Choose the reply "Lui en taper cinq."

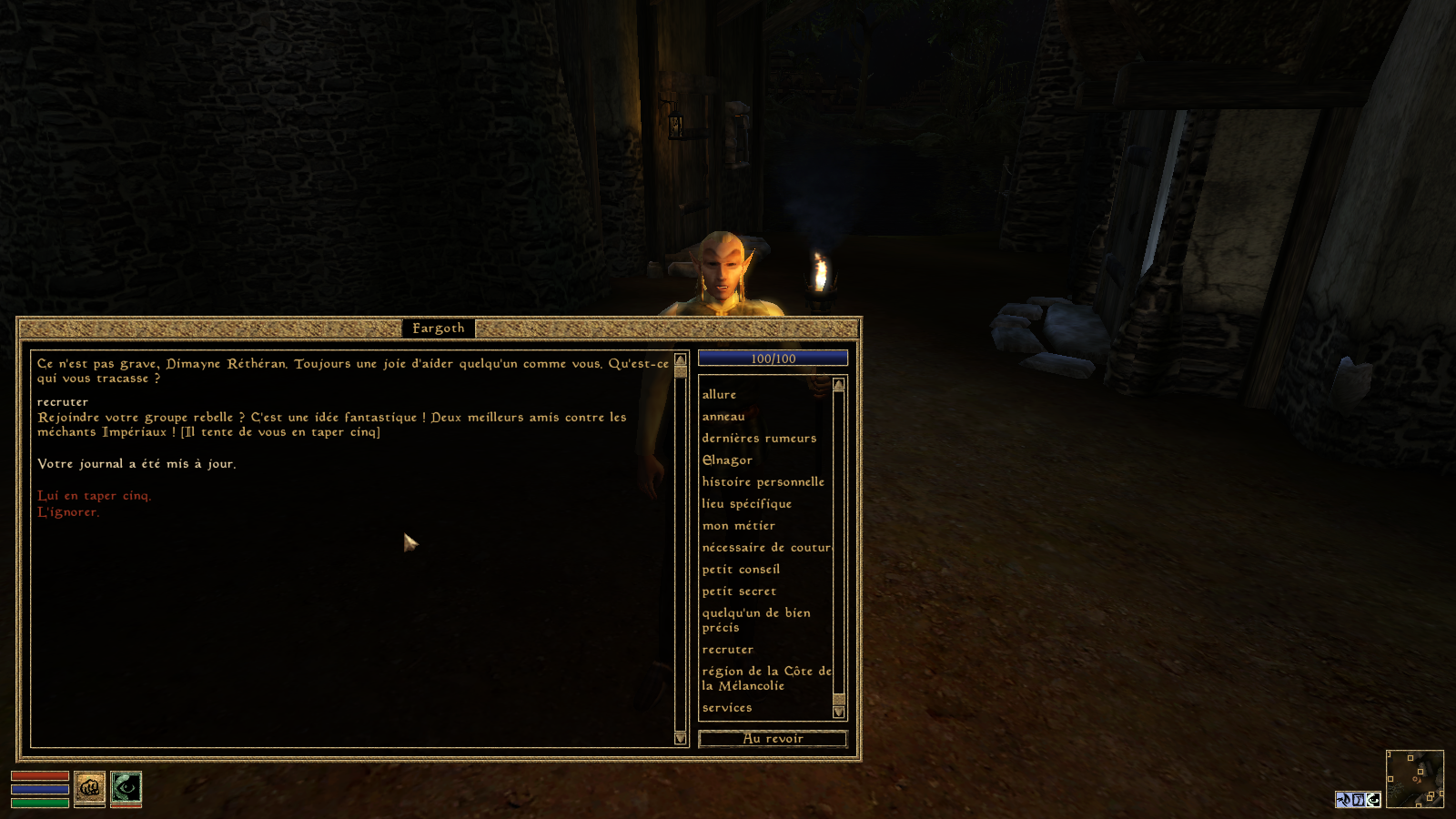(x=94, y=496)
